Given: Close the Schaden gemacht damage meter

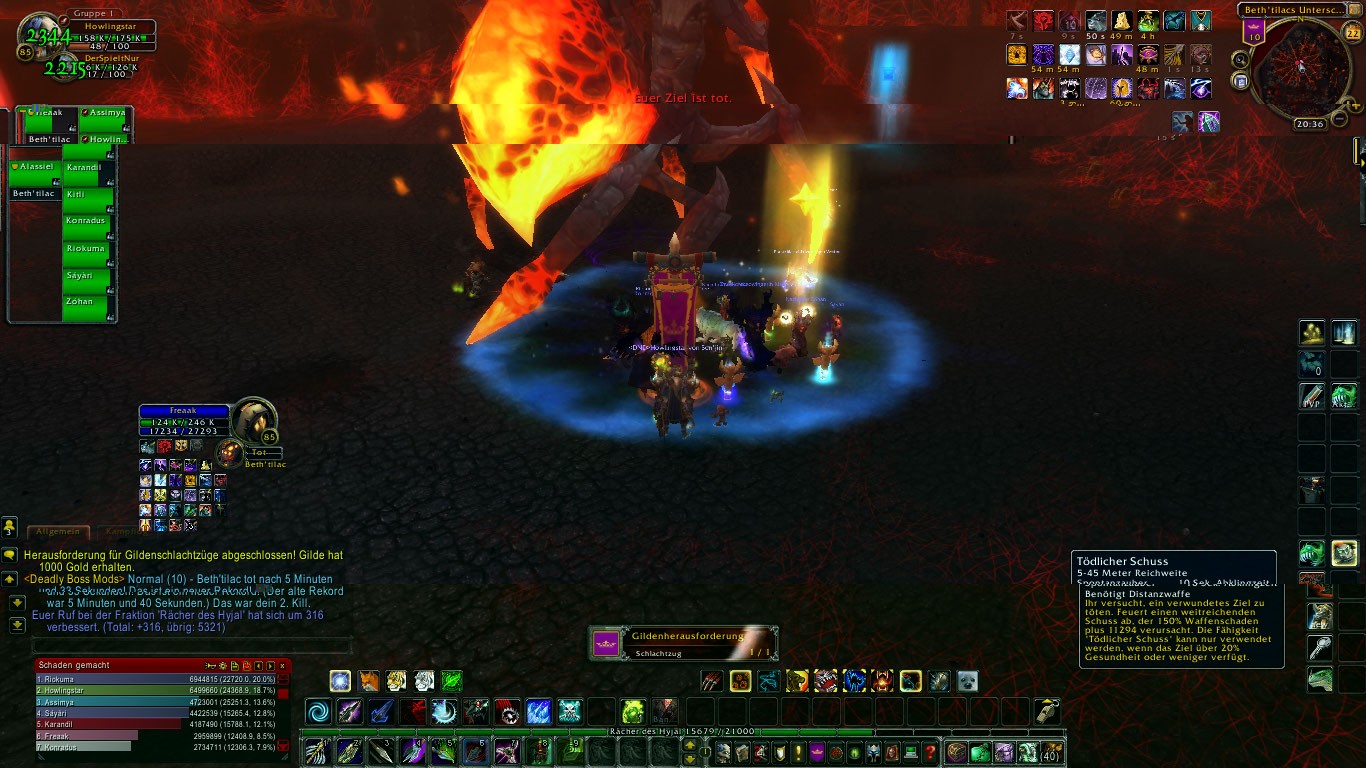Looking at the screenshot, I should [282, 665].
